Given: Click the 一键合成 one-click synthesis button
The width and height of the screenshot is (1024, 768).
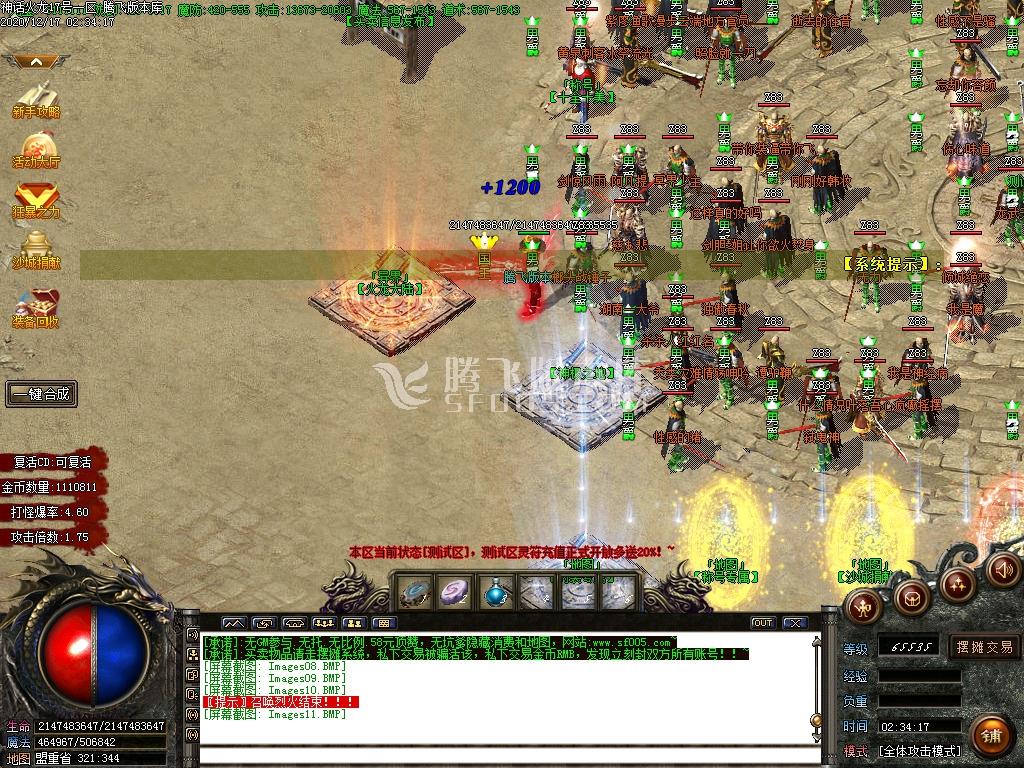Looking at the screenshot, I should click(x=41, y=394).
